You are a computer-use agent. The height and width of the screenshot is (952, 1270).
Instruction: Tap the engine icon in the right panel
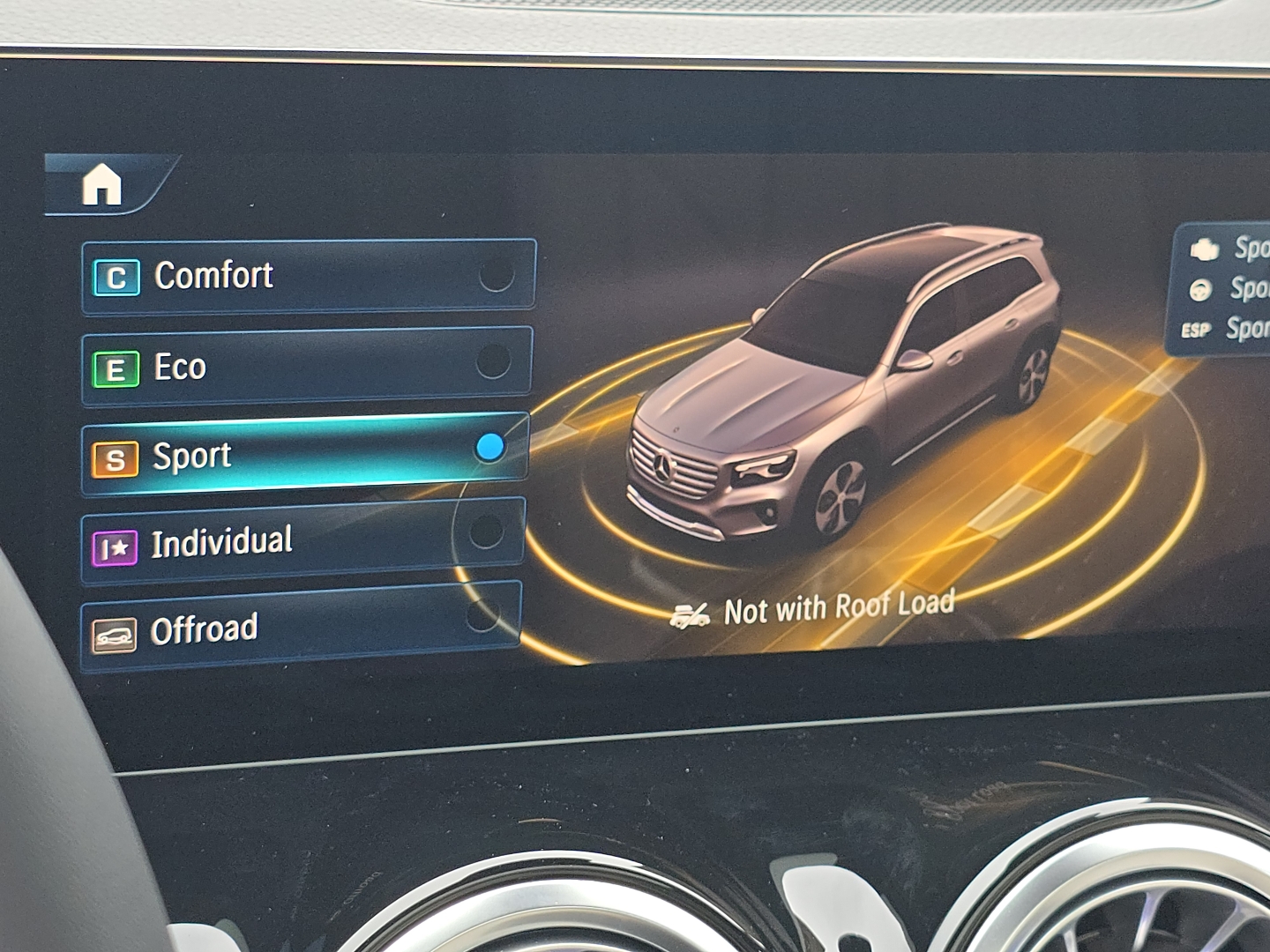(1203, 250)
